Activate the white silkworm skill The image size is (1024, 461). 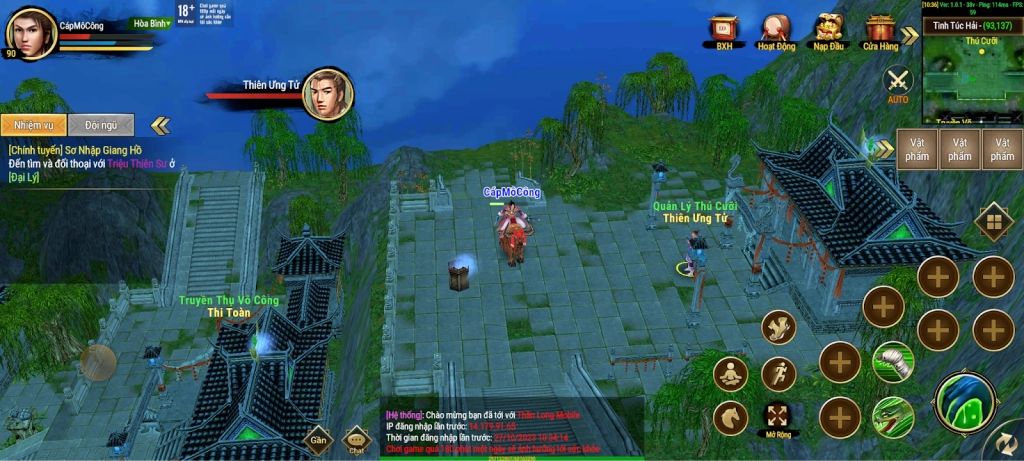(892, 361)
